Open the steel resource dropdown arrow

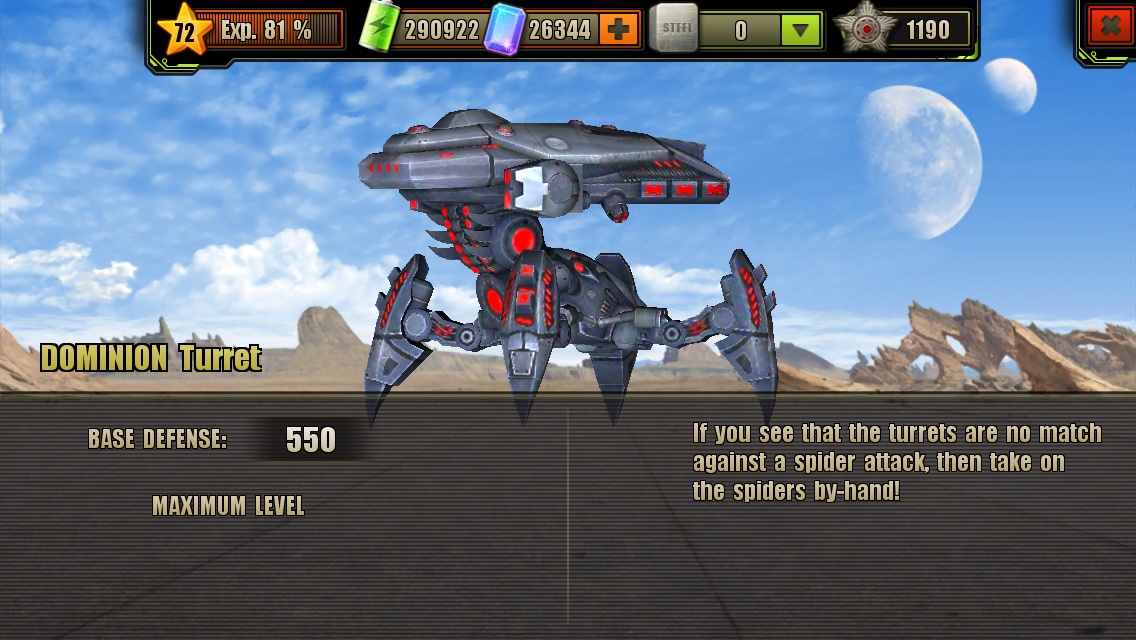coord(800,31)
